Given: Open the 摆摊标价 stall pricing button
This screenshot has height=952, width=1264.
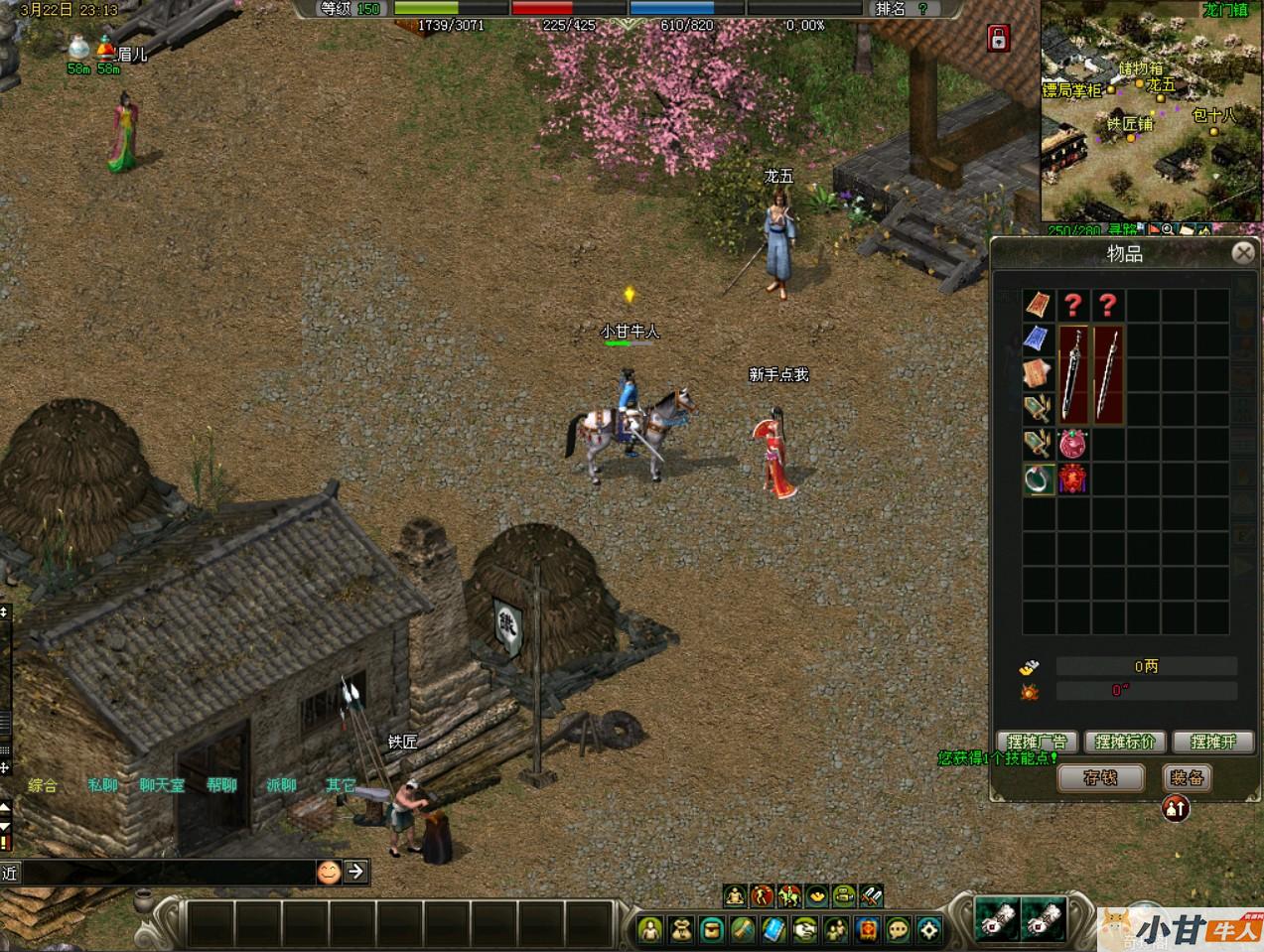Looking at the screenshot, I should [x=1125, y=742].
